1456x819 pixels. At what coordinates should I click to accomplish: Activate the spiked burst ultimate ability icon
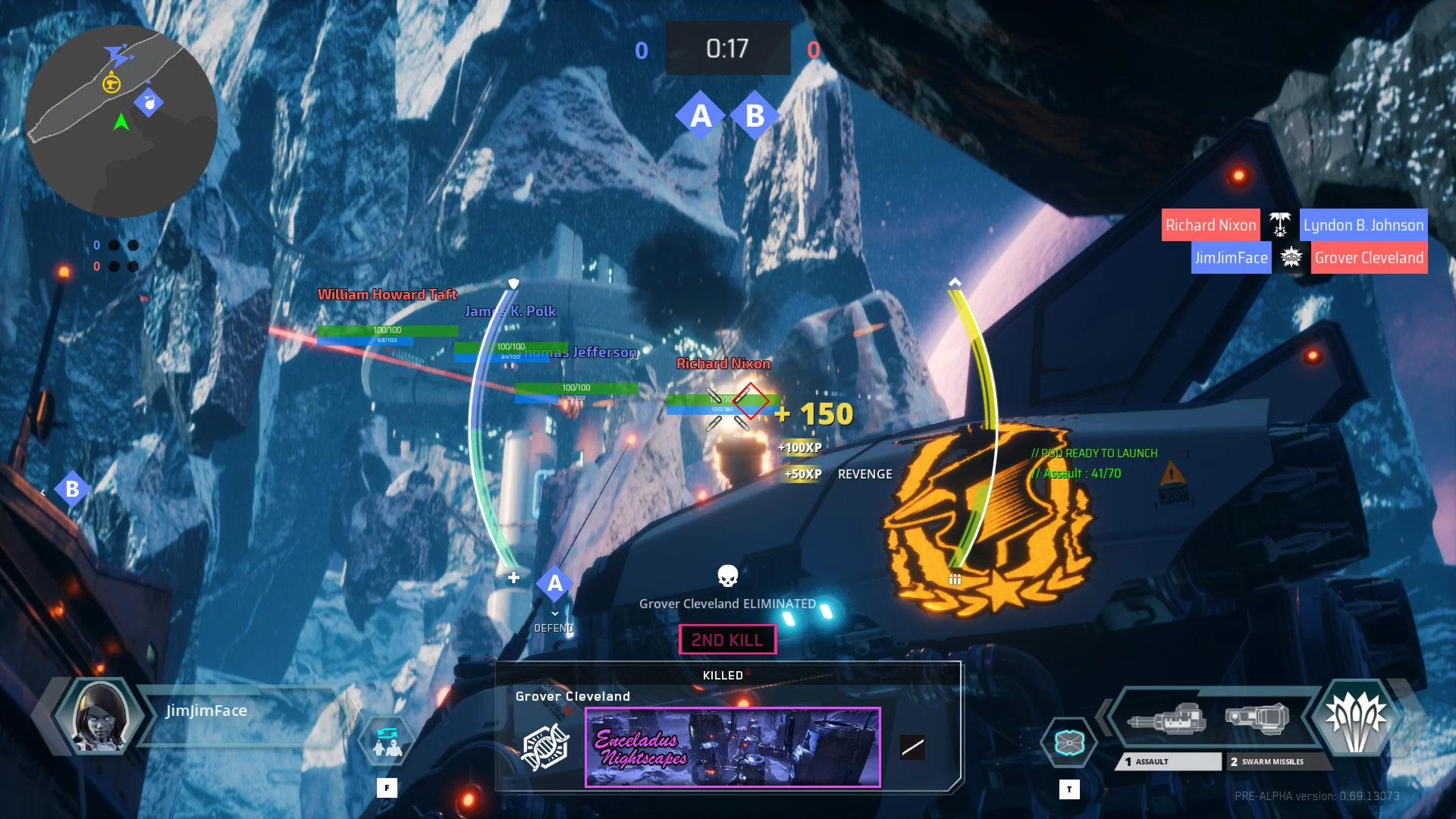pyautogui.click(x=1356, y=718)
